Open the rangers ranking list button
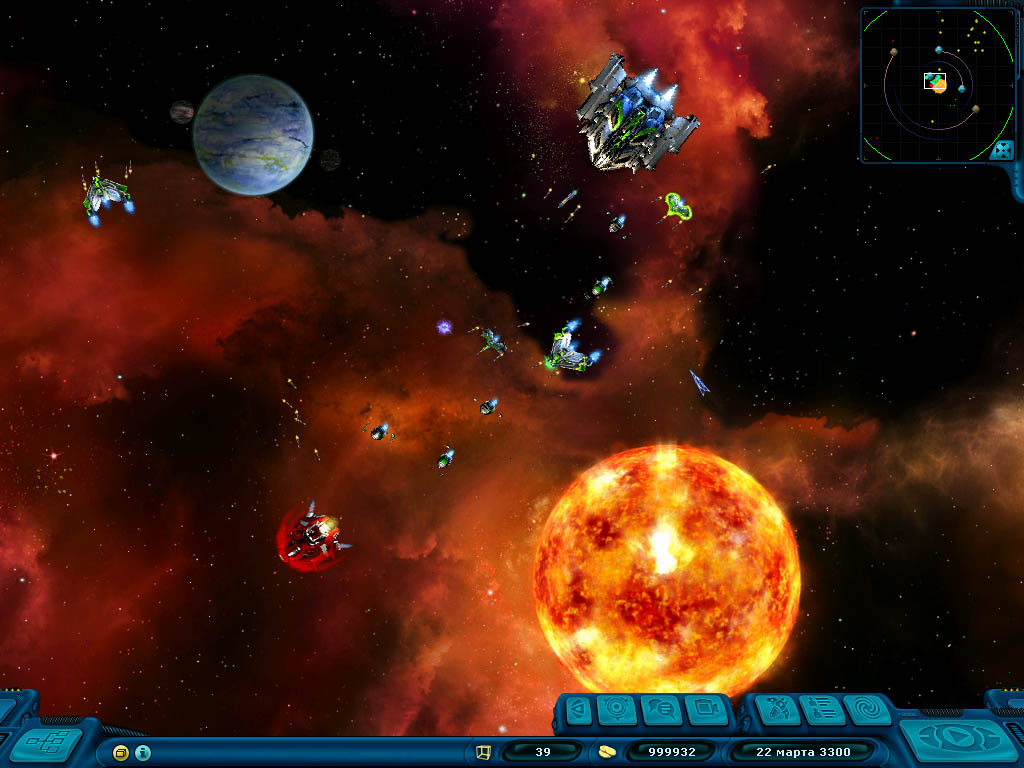Image resolution: width=1024 pixels, height=768 pixels. click(821, 710)
